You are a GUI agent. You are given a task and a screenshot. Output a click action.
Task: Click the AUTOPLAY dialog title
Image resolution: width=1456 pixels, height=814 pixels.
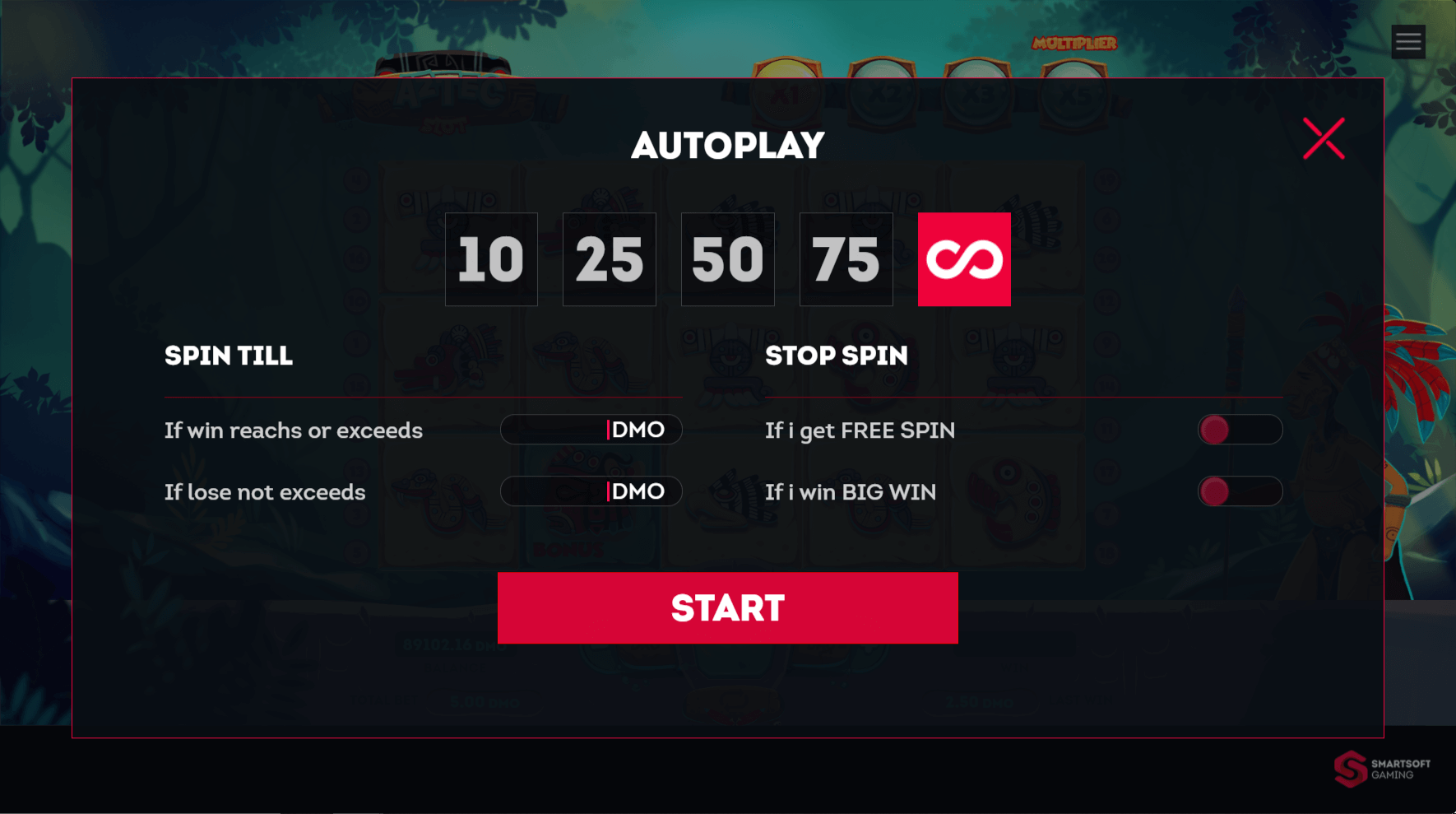(x=727, y=145)
